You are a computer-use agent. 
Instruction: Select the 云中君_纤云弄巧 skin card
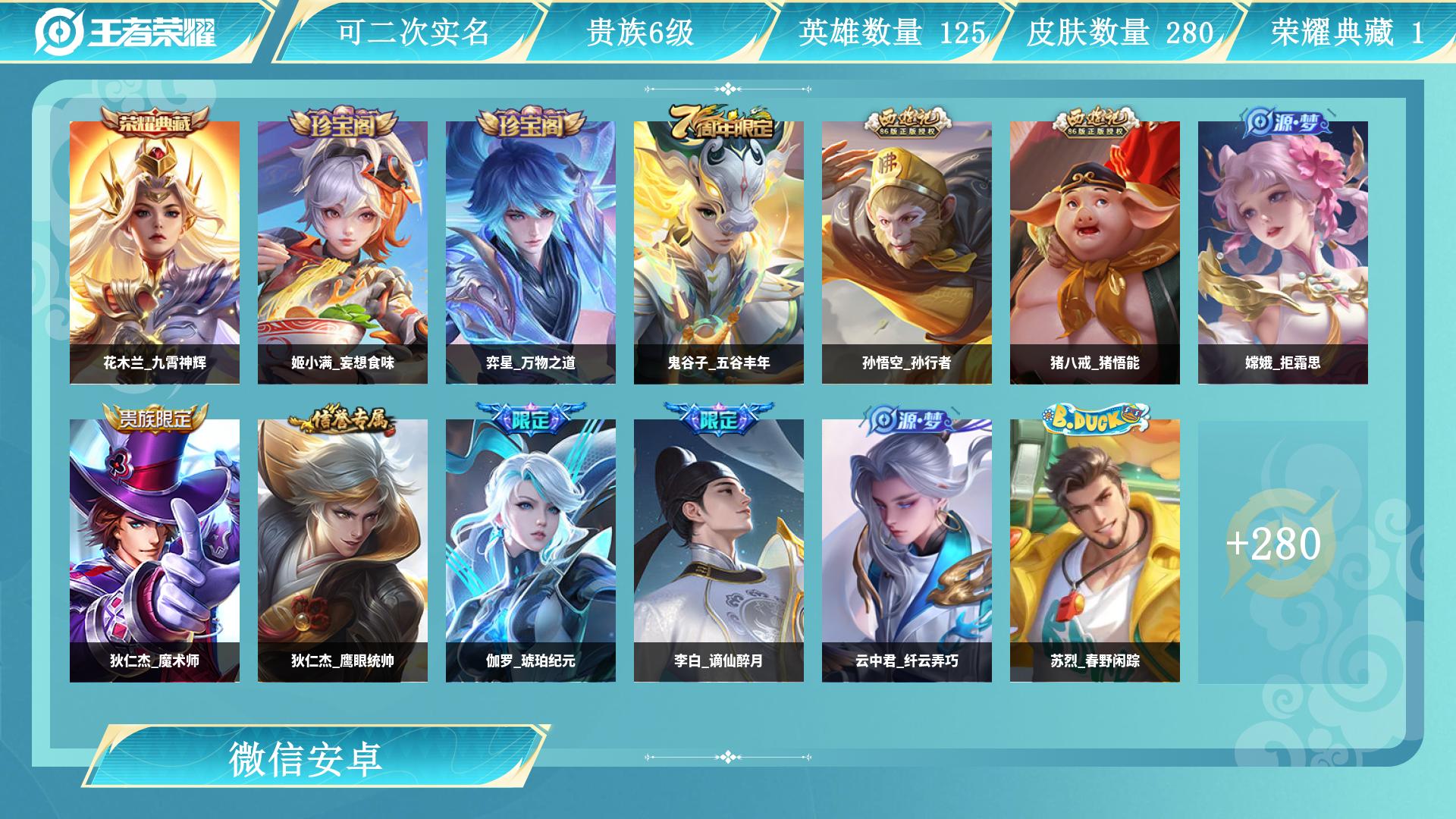pos(907,551)
